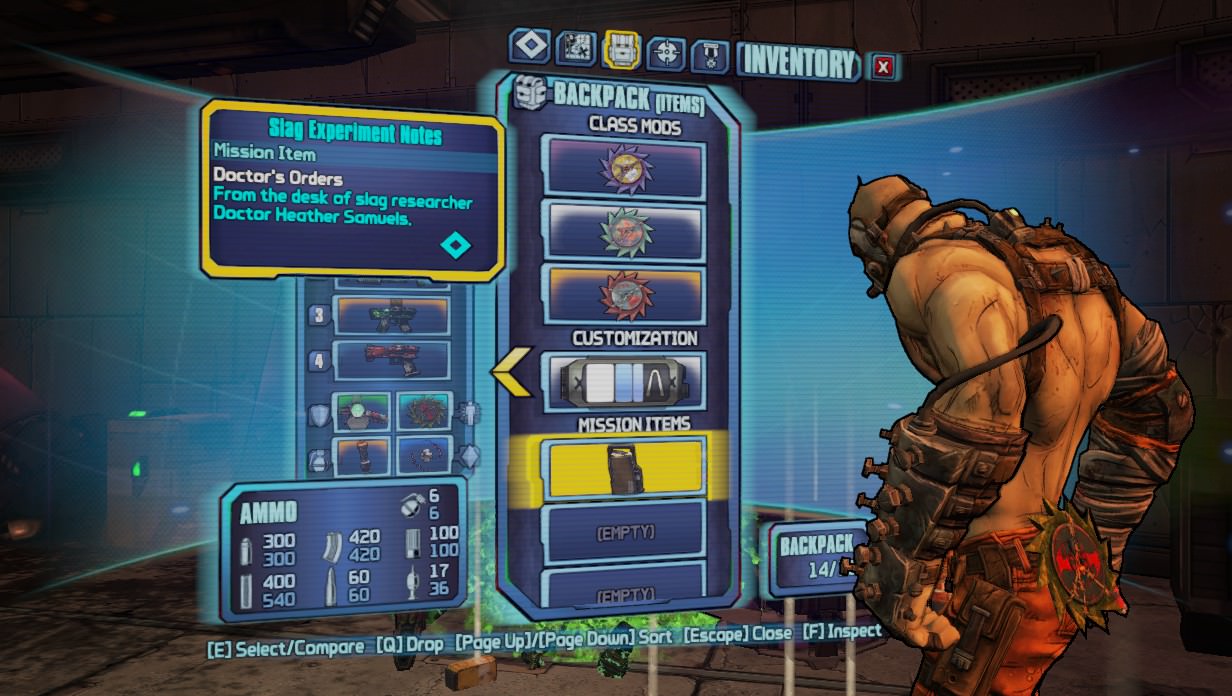Screen dimensions: 1232x696
Task: Select the equipped class mod slot
Action: point(424,410)
